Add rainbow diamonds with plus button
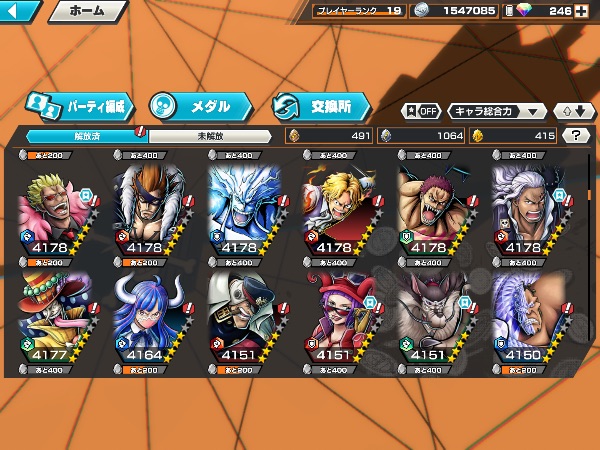This screenshot has height=450, width=600. pyautogui.click(x=581, y=11)
